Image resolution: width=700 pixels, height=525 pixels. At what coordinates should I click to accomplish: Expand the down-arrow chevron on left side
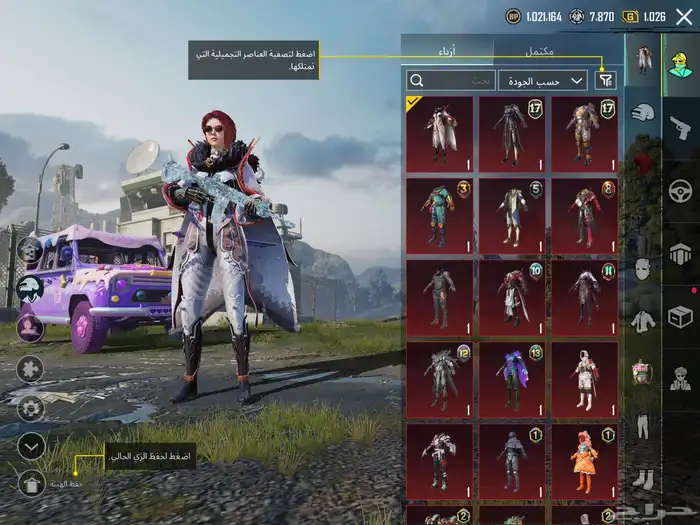(x=31, y=446)
